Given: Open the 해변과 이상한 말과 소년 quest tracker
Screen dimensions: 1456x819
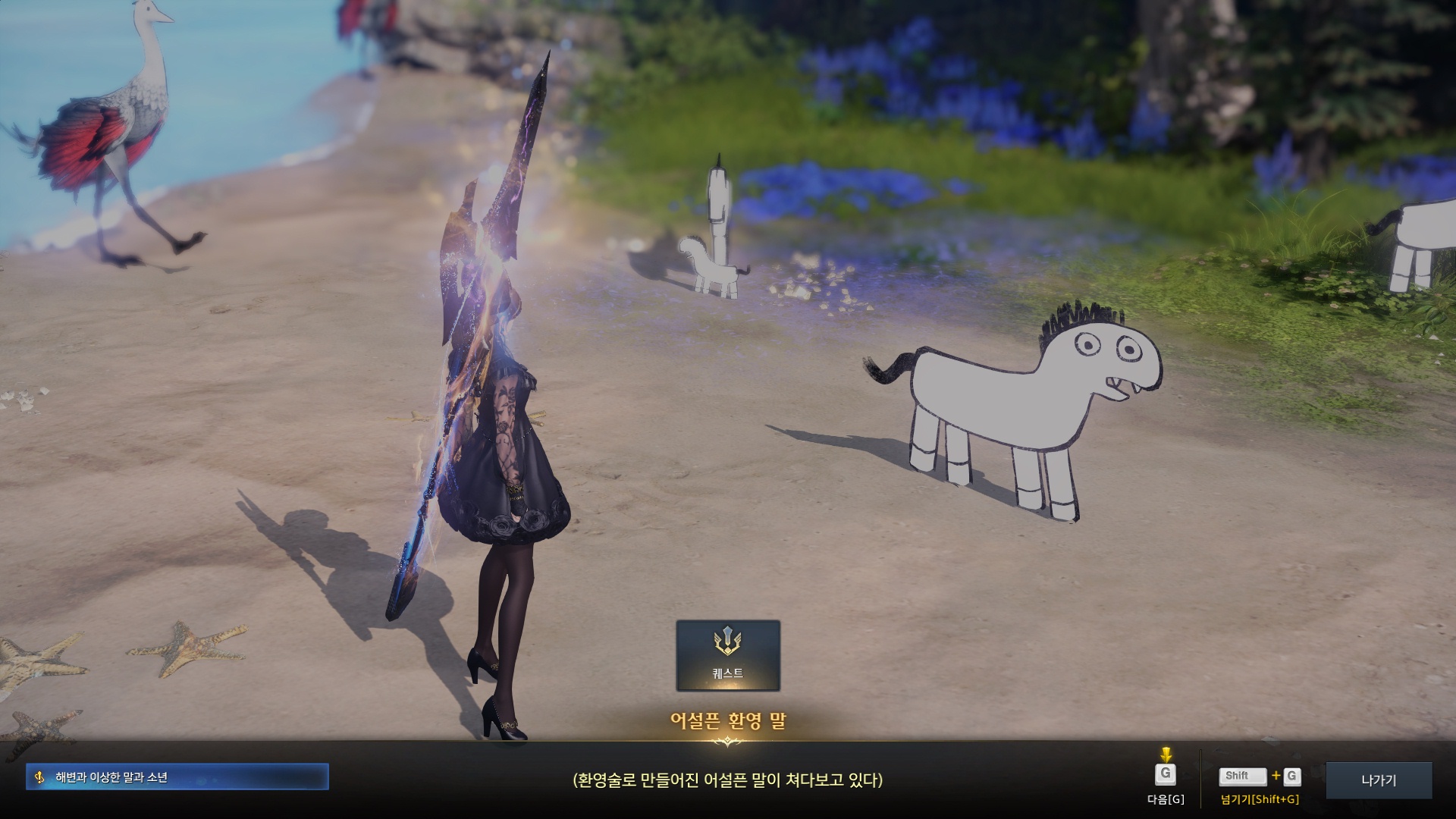Looking at the screenshot, I should [x=177, y=777].
